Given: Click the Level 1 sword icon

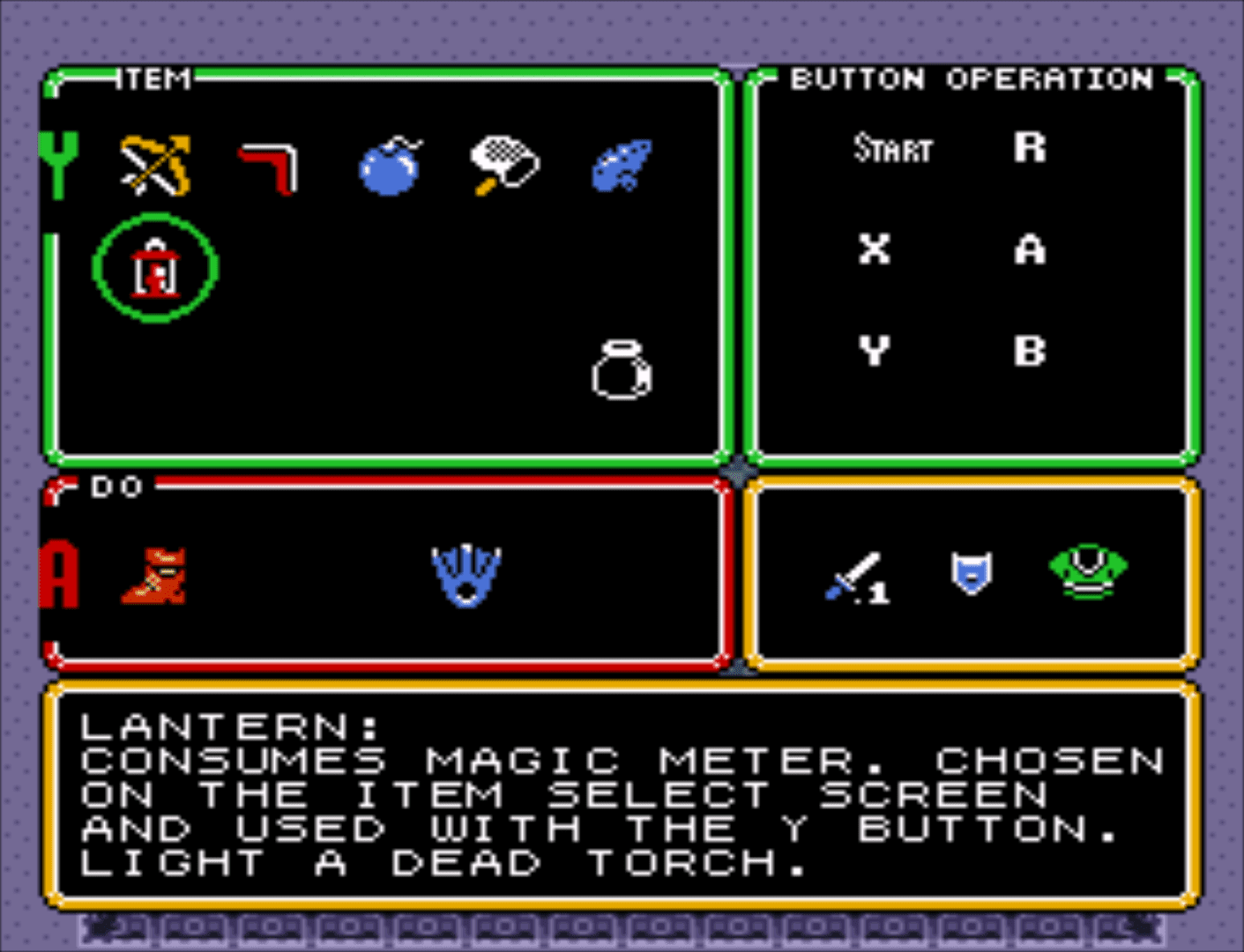Looking at the screenshot, I should tap(856, 577).
